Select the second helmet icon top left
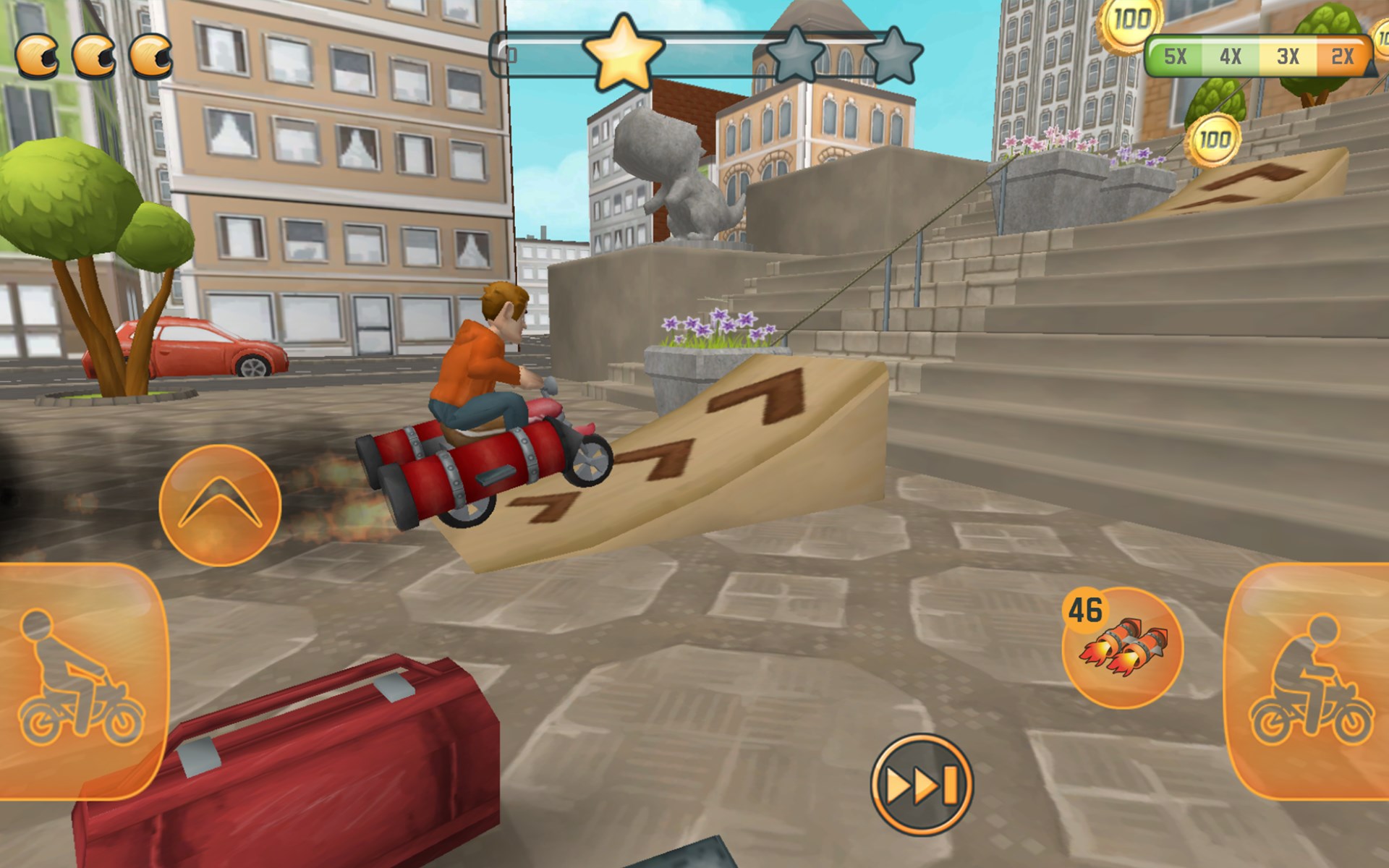 [x=95, y=55]
